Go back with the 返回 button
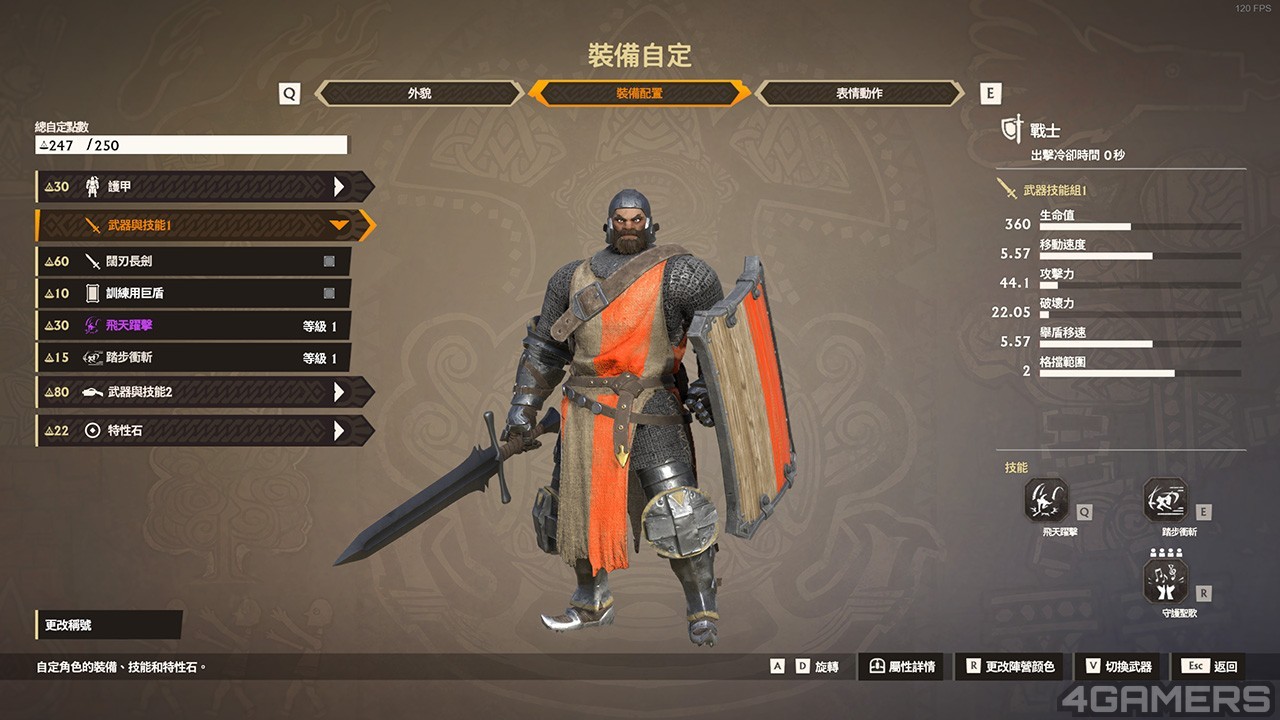Image resolution: width=1280 pixels, height=720 pixels. click(1214, 667)
